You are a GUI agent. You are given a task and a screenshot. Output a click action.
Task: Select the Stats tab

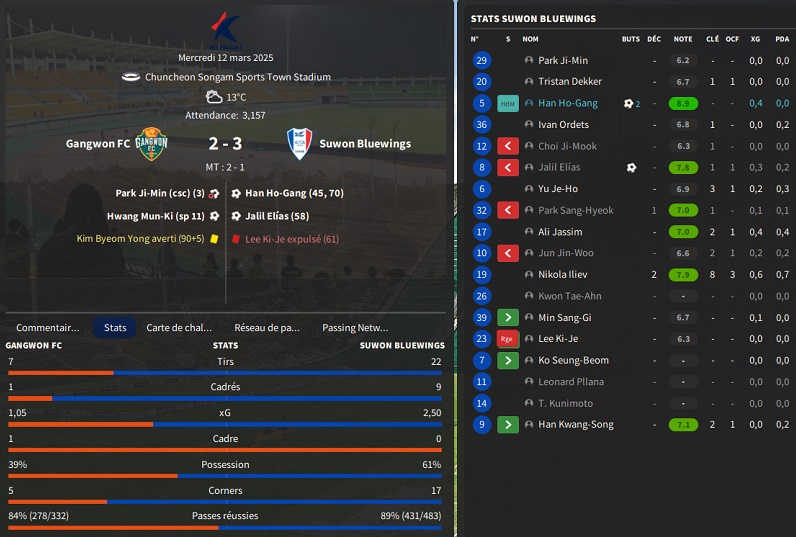pos(115,327)
